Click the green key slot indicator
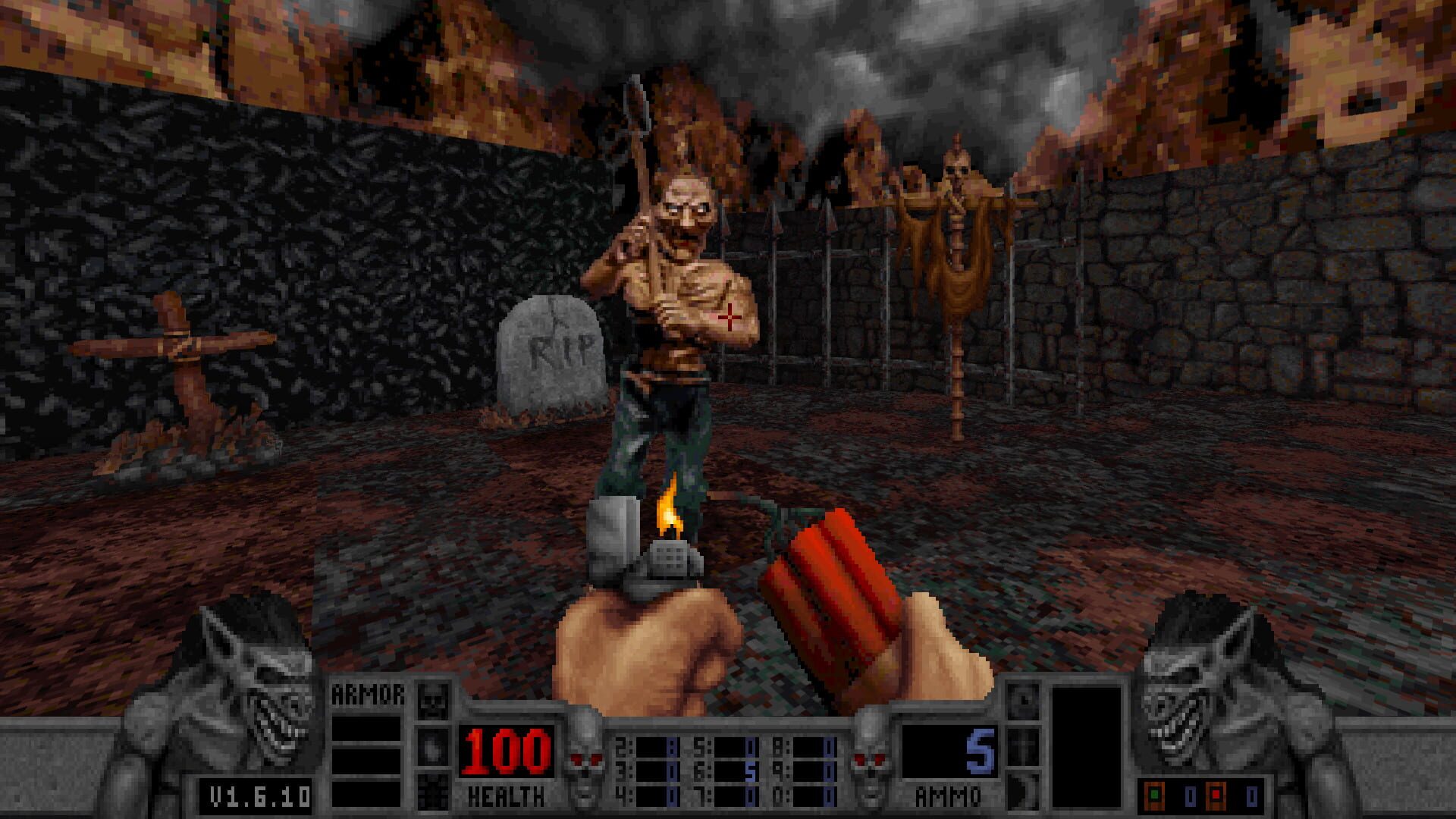This screenshot has height=819, width=1456. [1155, 795]
